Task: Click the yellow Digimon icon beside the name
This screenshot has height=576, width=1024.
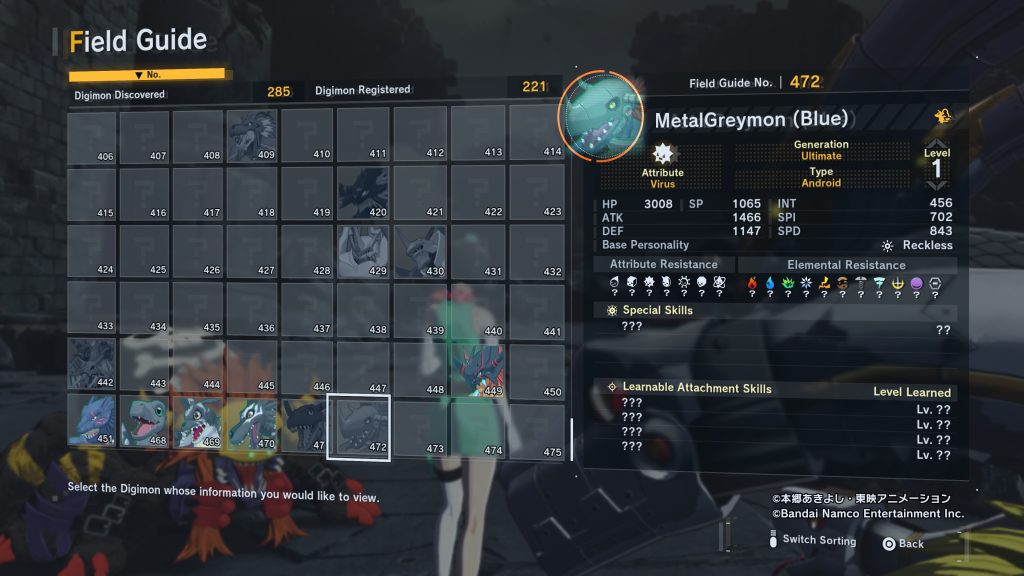Action: [x=942, y=117]
